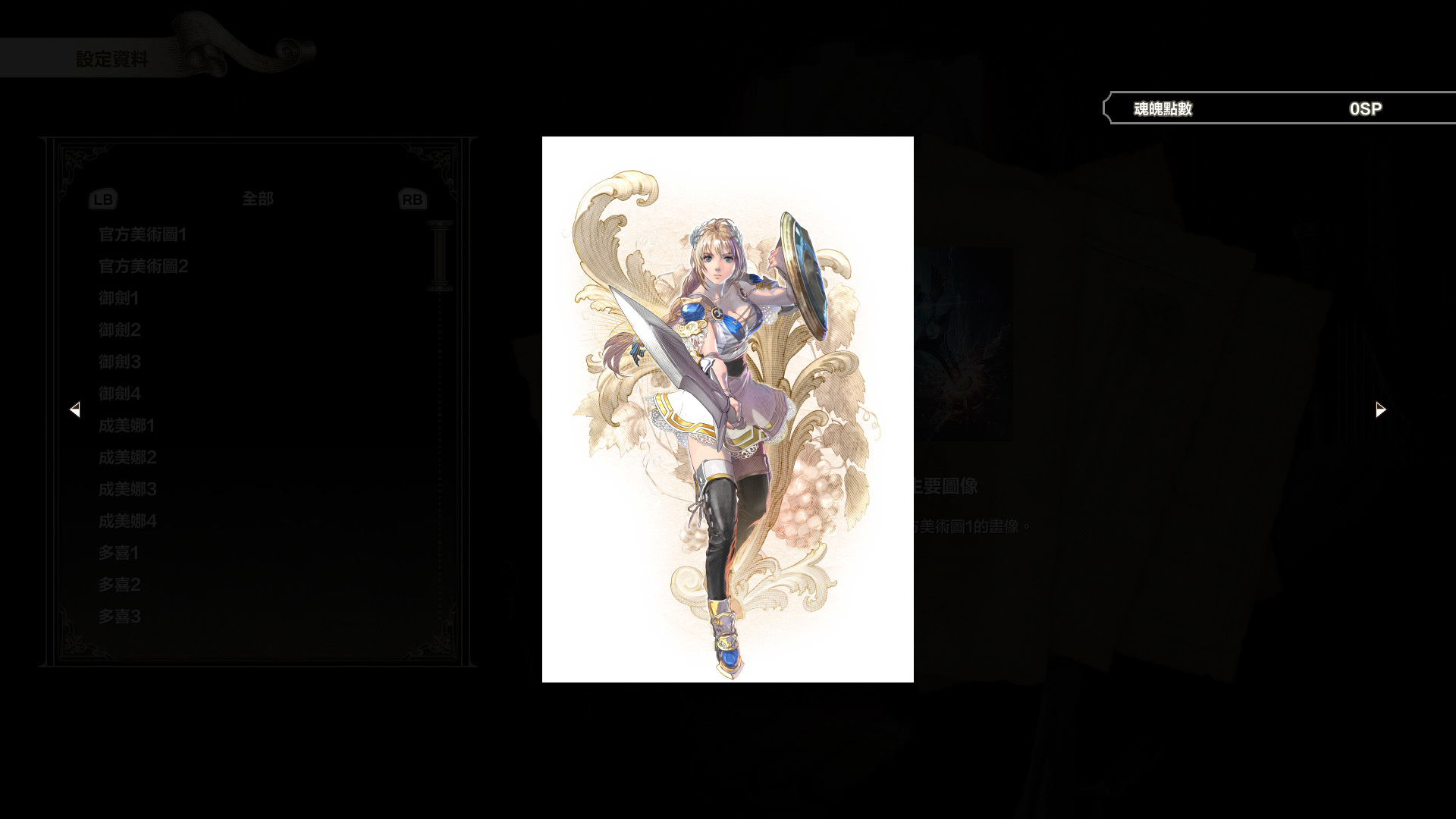Click the 0SP points value
Image resolution: width=1456 pixels, height=819 pixels.
coord(1364,108)
